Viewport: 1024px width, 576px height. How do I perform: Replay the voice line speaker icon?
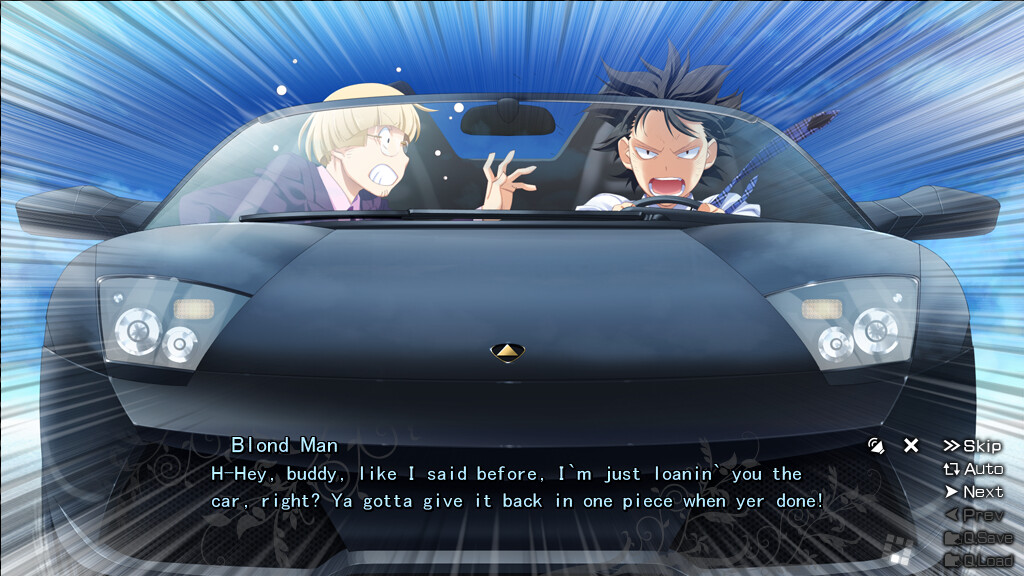click(877, 446)
